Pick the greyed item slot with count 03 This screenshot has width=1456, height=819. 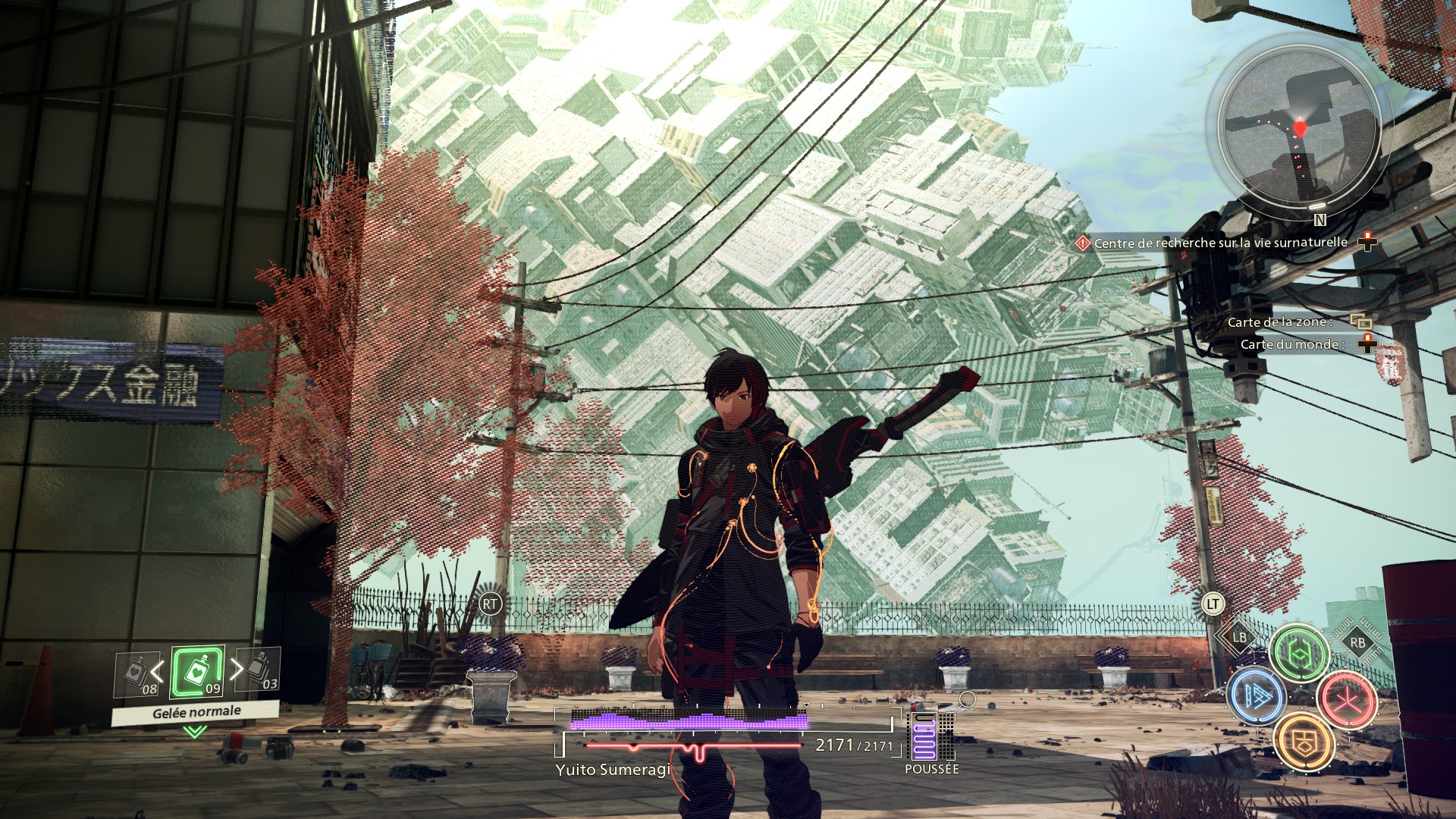click(x=259, y=669)
